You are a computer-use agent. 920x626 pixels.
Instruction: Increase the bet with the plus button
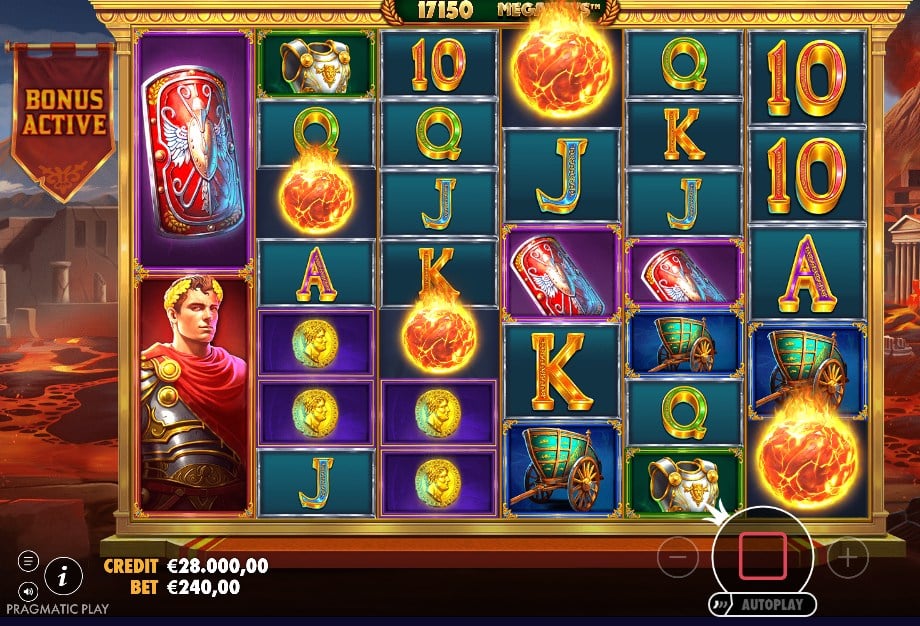[847, 557]
